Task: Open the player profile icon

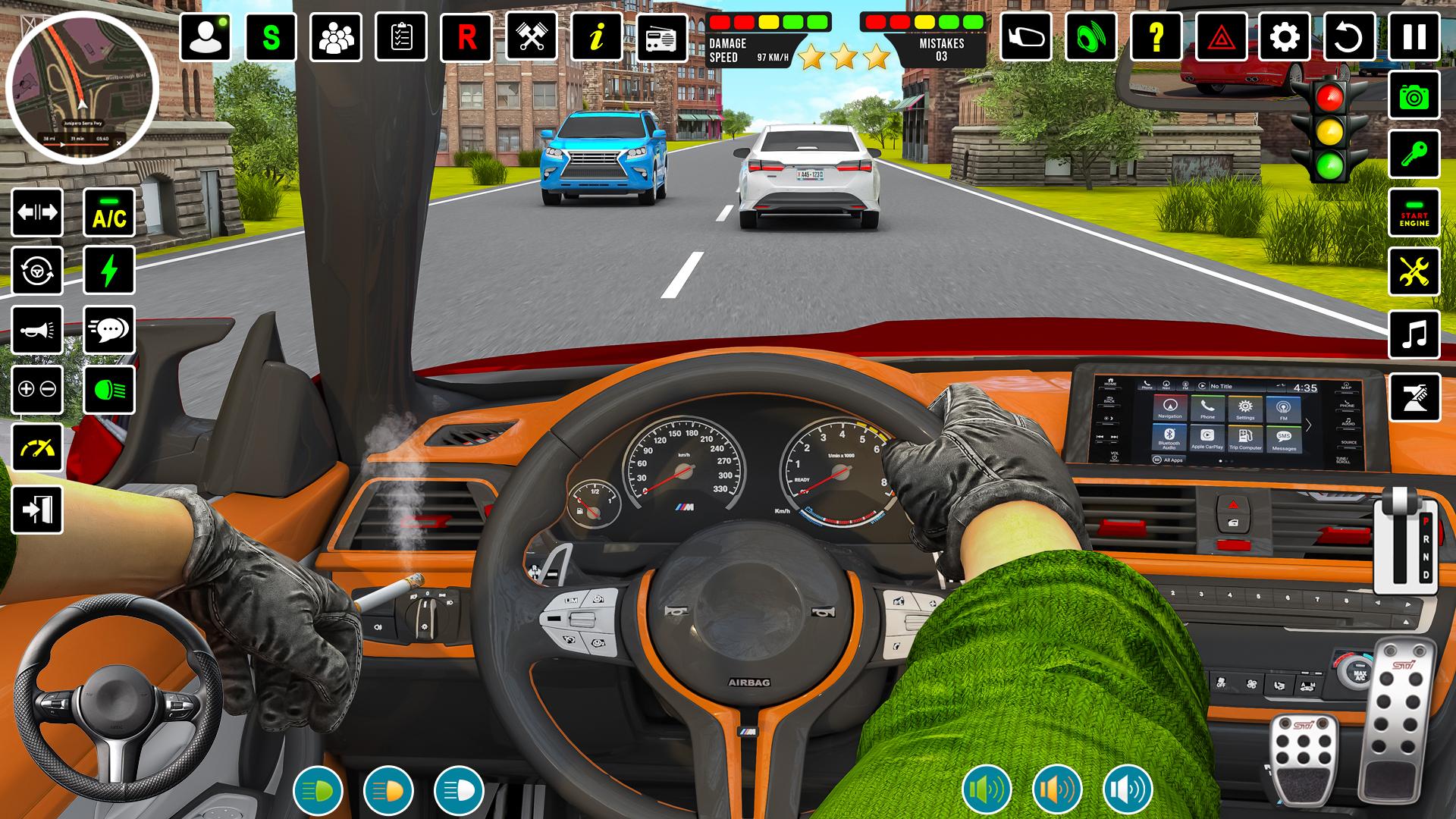Action: coord(206,36)
